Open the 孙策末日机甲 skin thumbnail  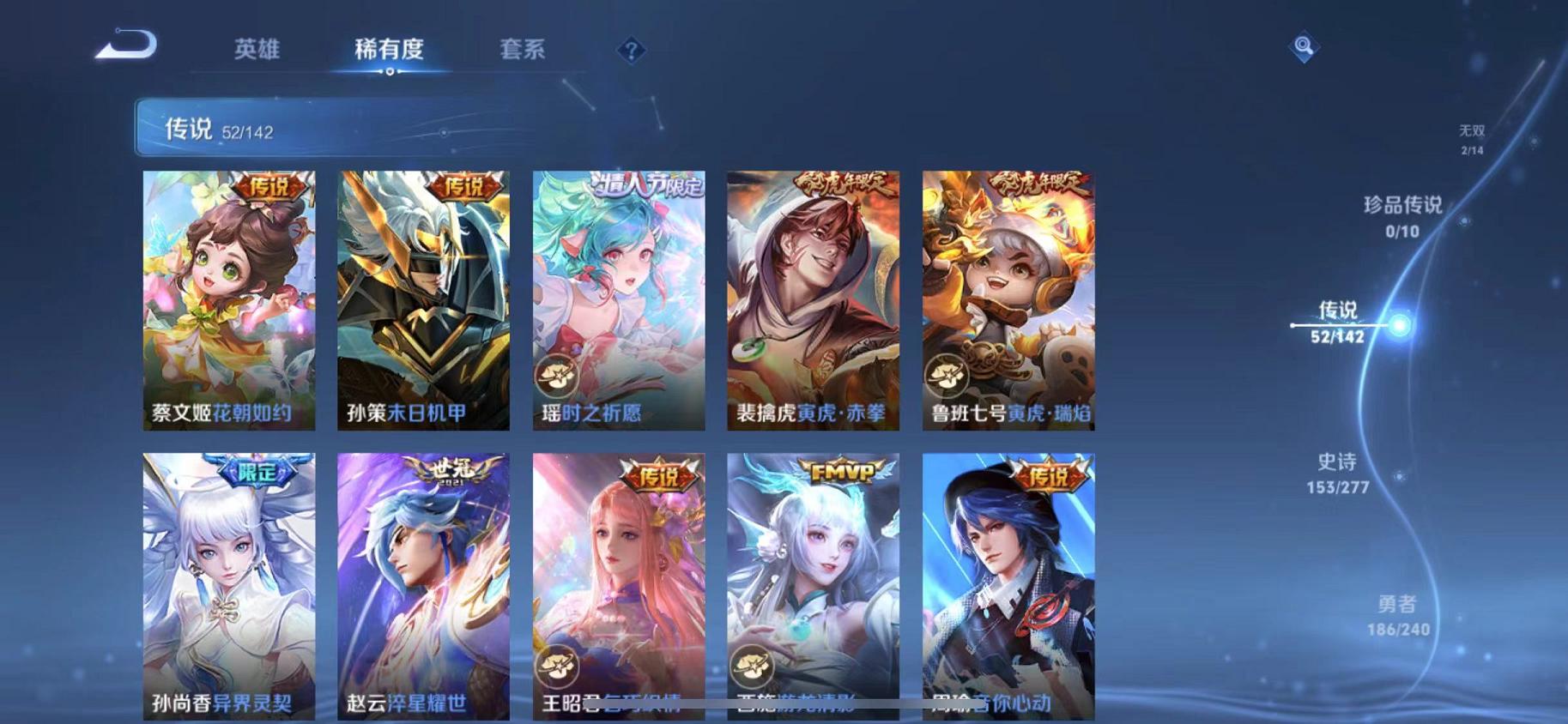(421, 296)
